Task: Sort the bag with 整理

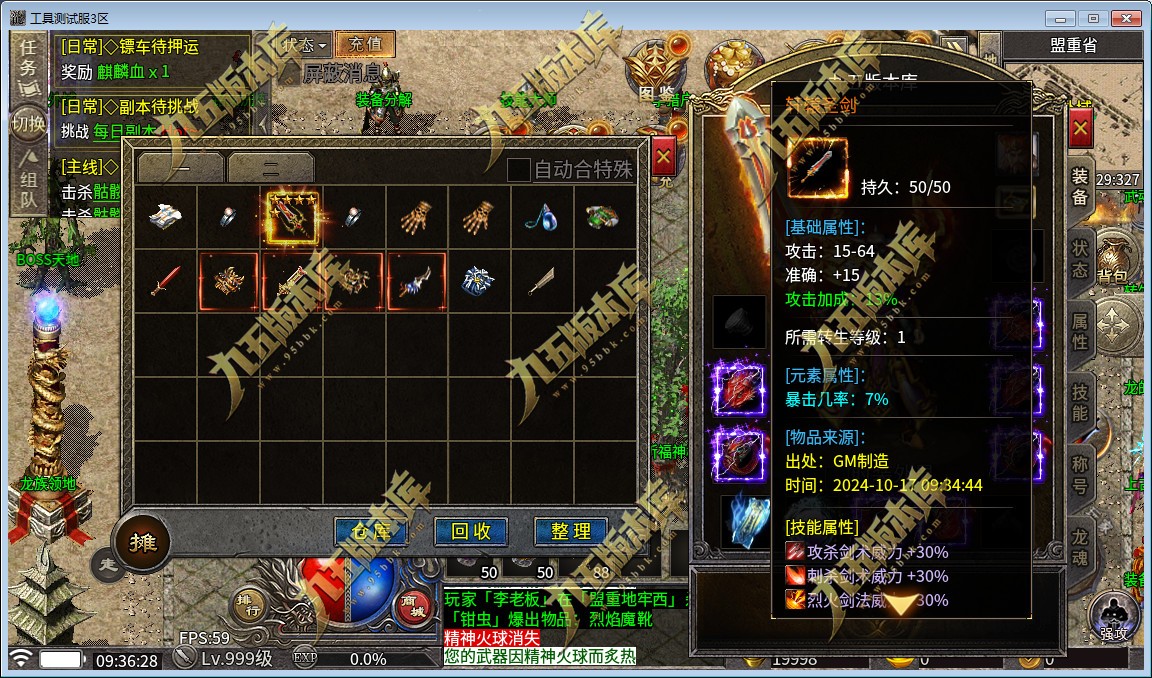Action: tap(571, 532)
